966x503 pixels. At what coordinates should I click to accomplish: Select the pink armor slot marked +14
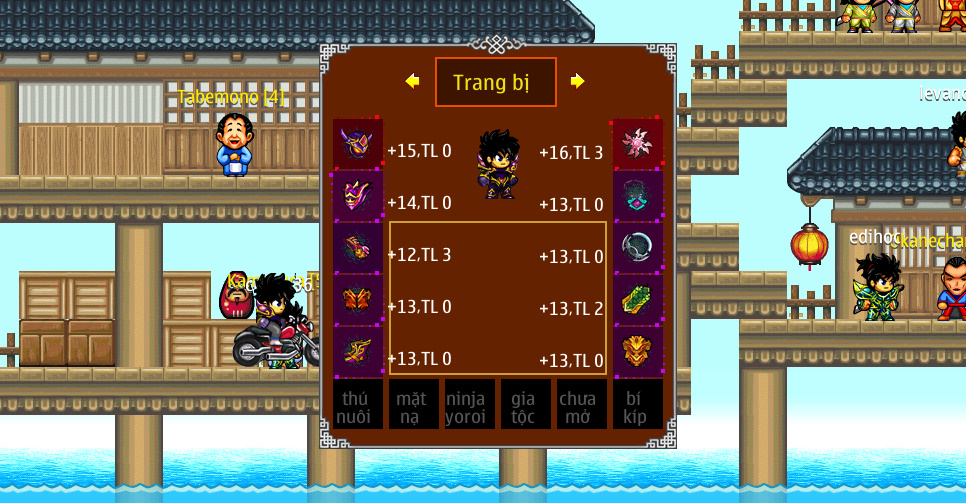[x=358, y=195]
